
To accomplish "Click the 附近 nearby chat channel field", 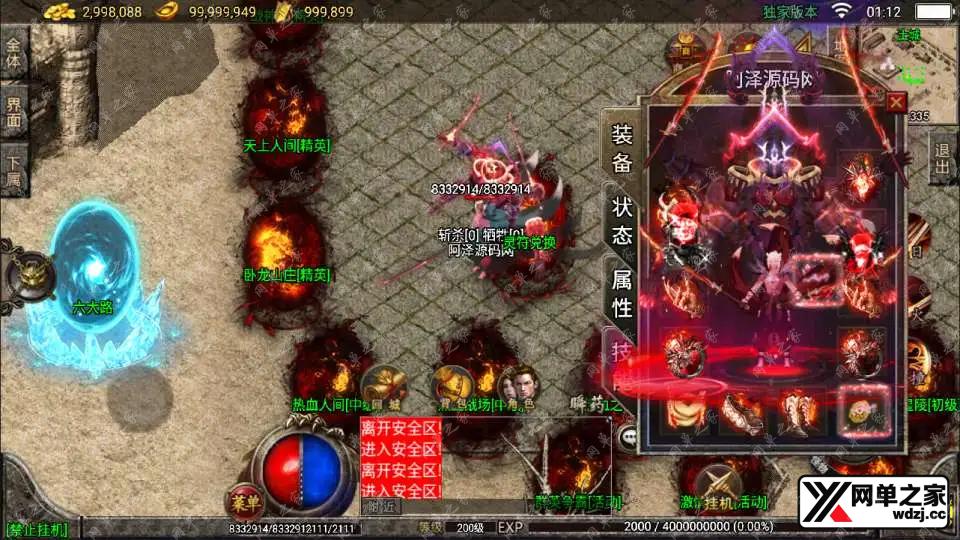I will 381,506.
